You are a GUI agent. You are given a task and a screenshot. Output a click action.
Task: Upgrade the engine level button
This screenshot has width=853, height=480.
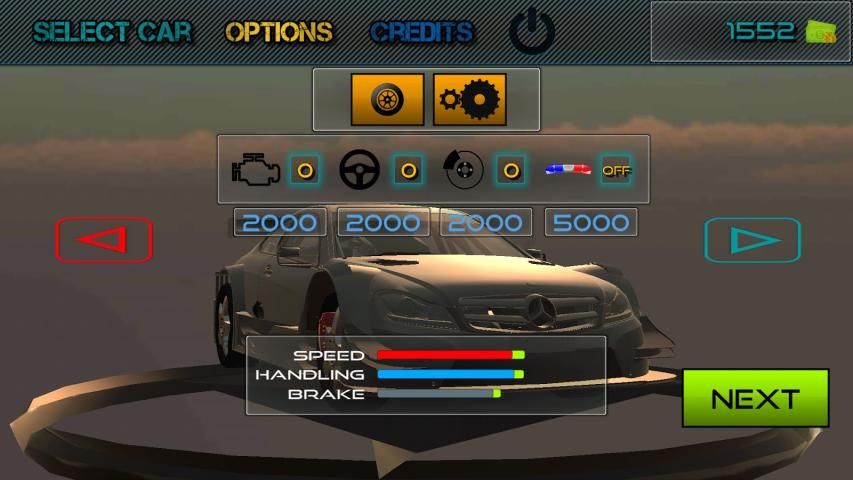(x=305, y=170)
